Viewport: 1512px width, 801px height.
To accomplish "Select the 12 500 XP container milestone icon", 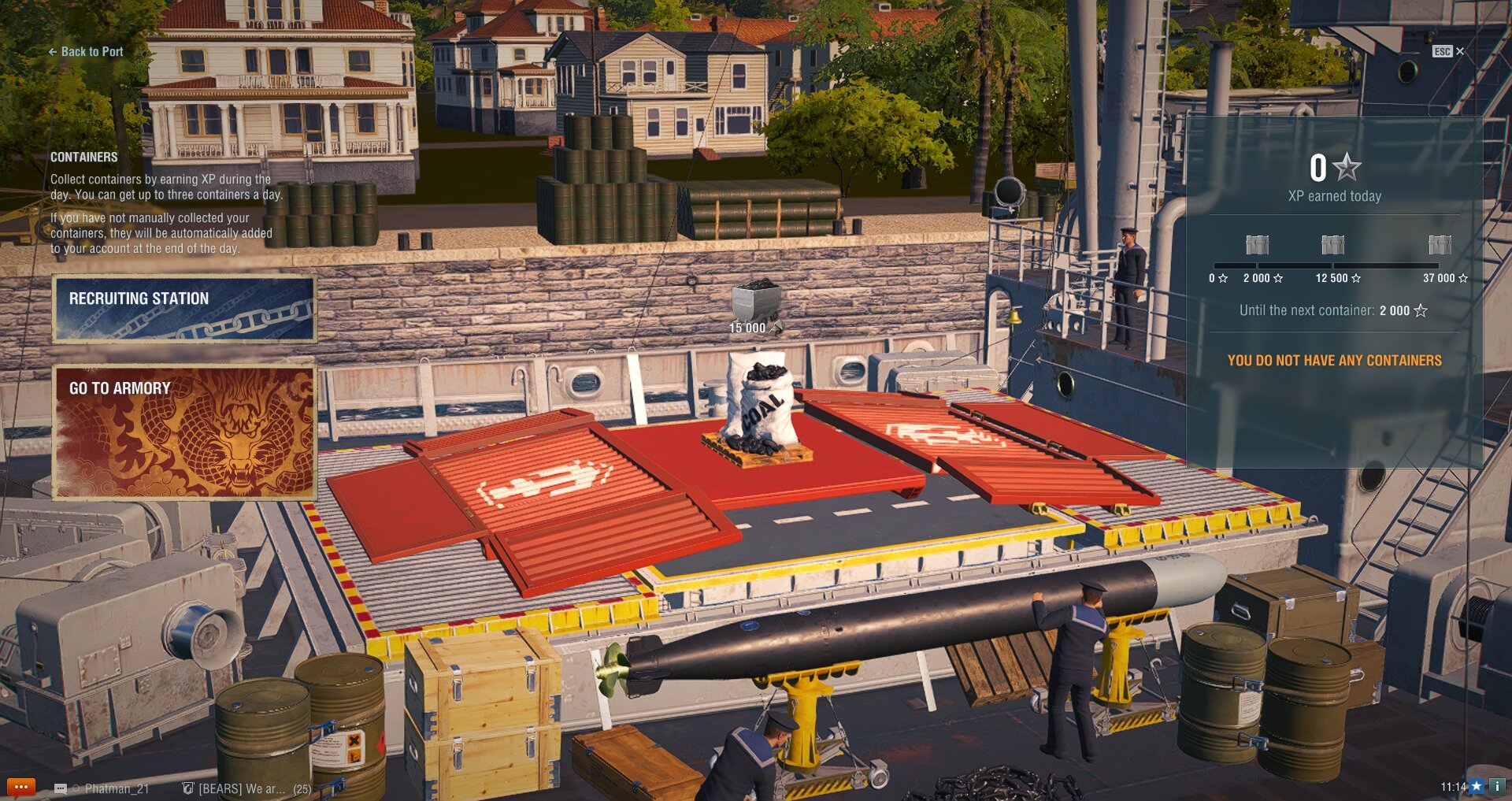I will (x=1332, y=245).
